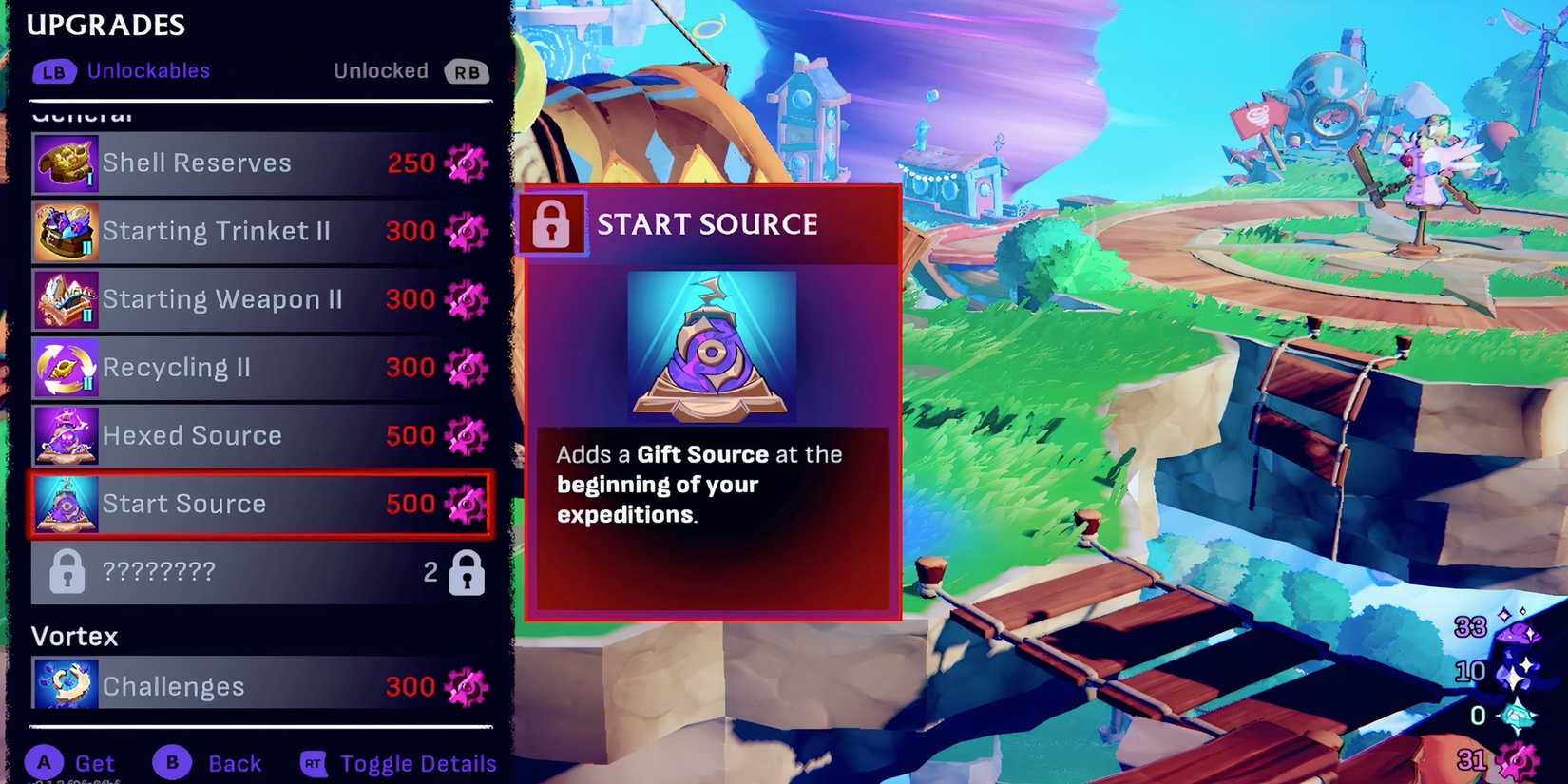Select the Starting Weapon II chest icon
The height and width of the screenshot is (784, 1568).
click(65, 298)
